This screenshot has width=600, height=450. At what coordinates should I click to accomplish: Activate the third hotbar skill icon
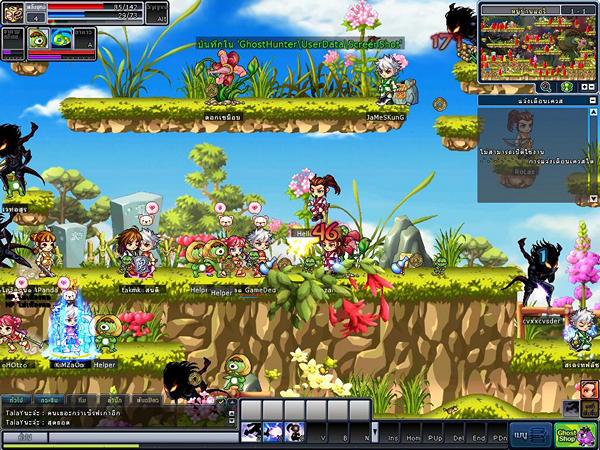tap(295, 432)
